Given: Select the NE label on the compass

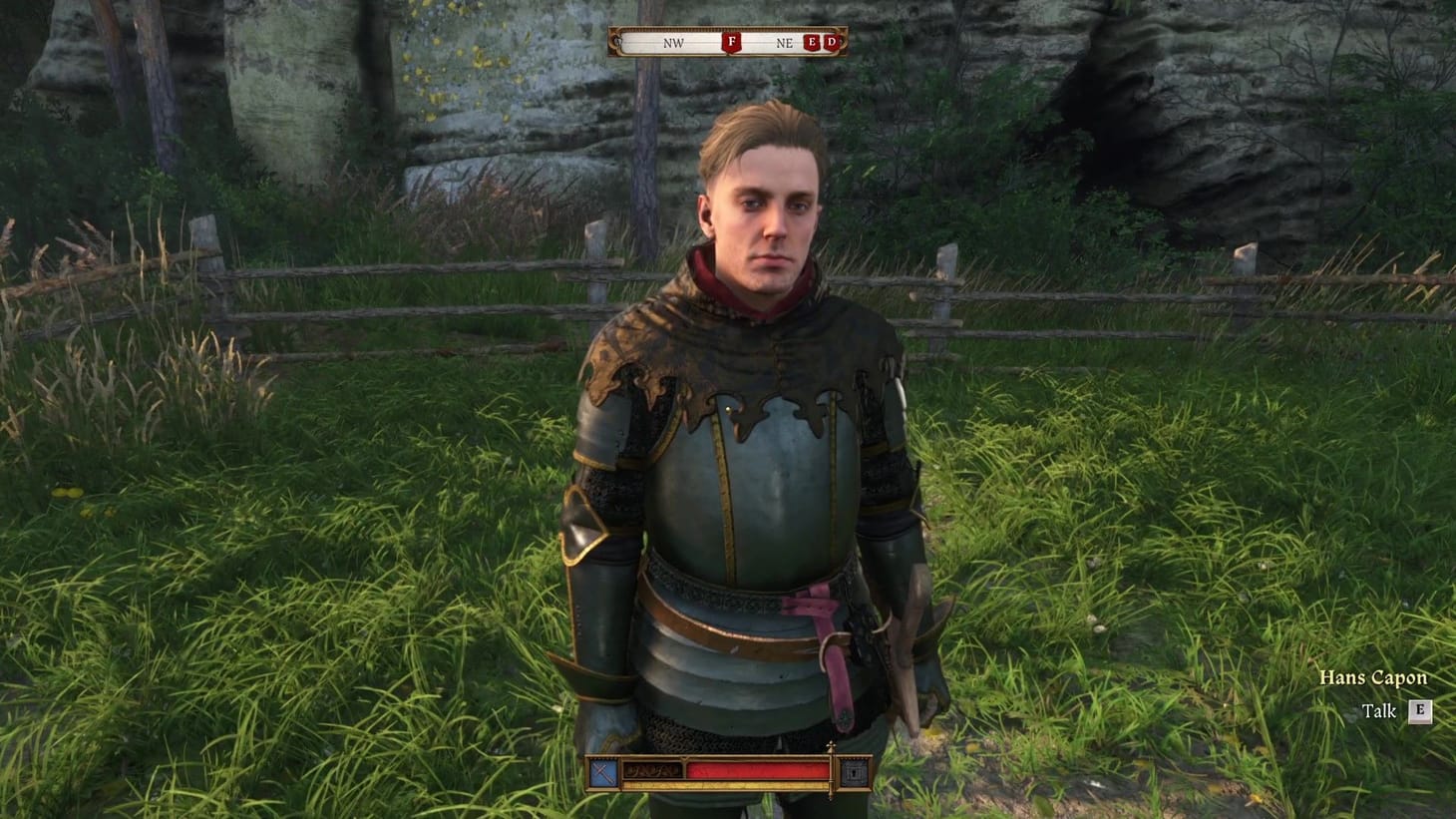Looking at the screenshot, I should click(x=787, y=44).
